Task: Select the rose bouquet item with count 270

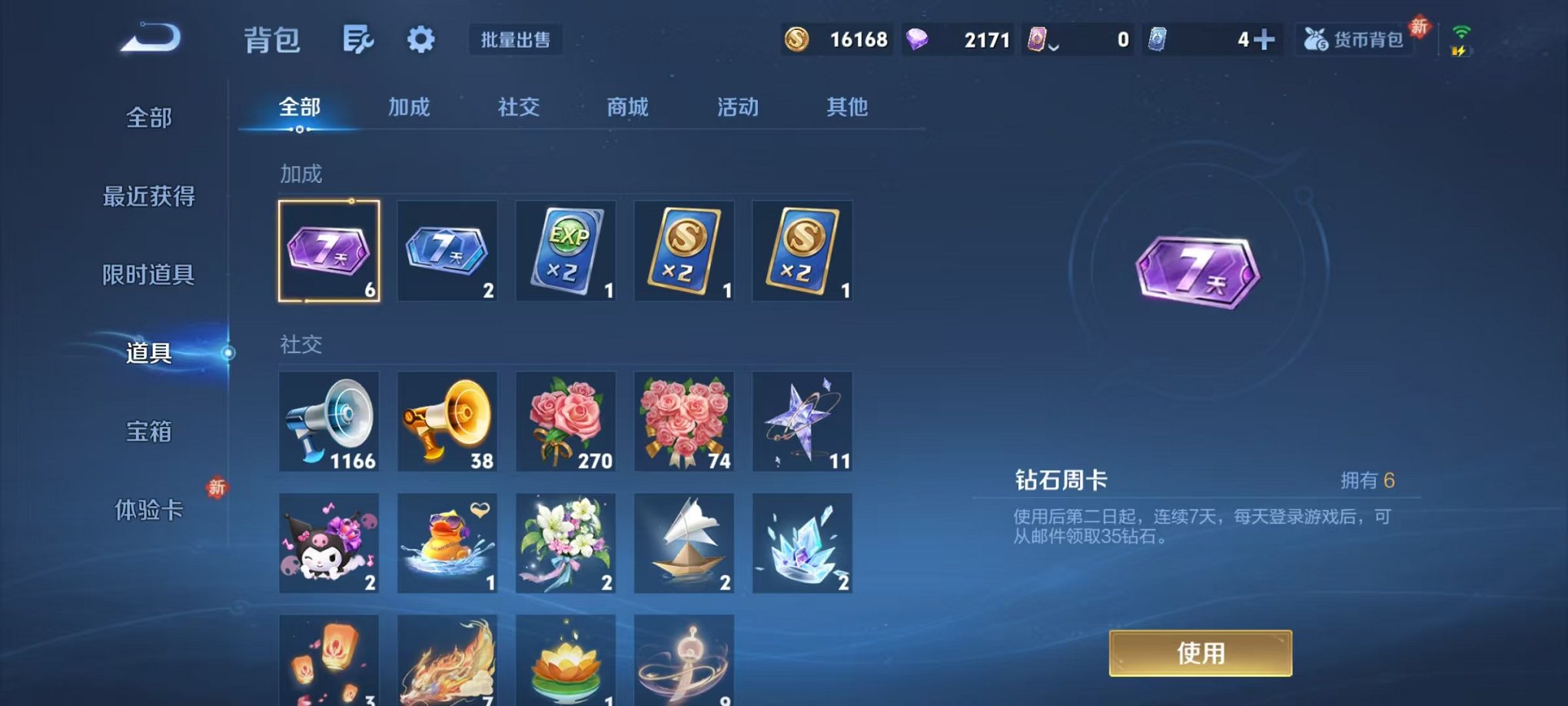Action: coord(566,421)
